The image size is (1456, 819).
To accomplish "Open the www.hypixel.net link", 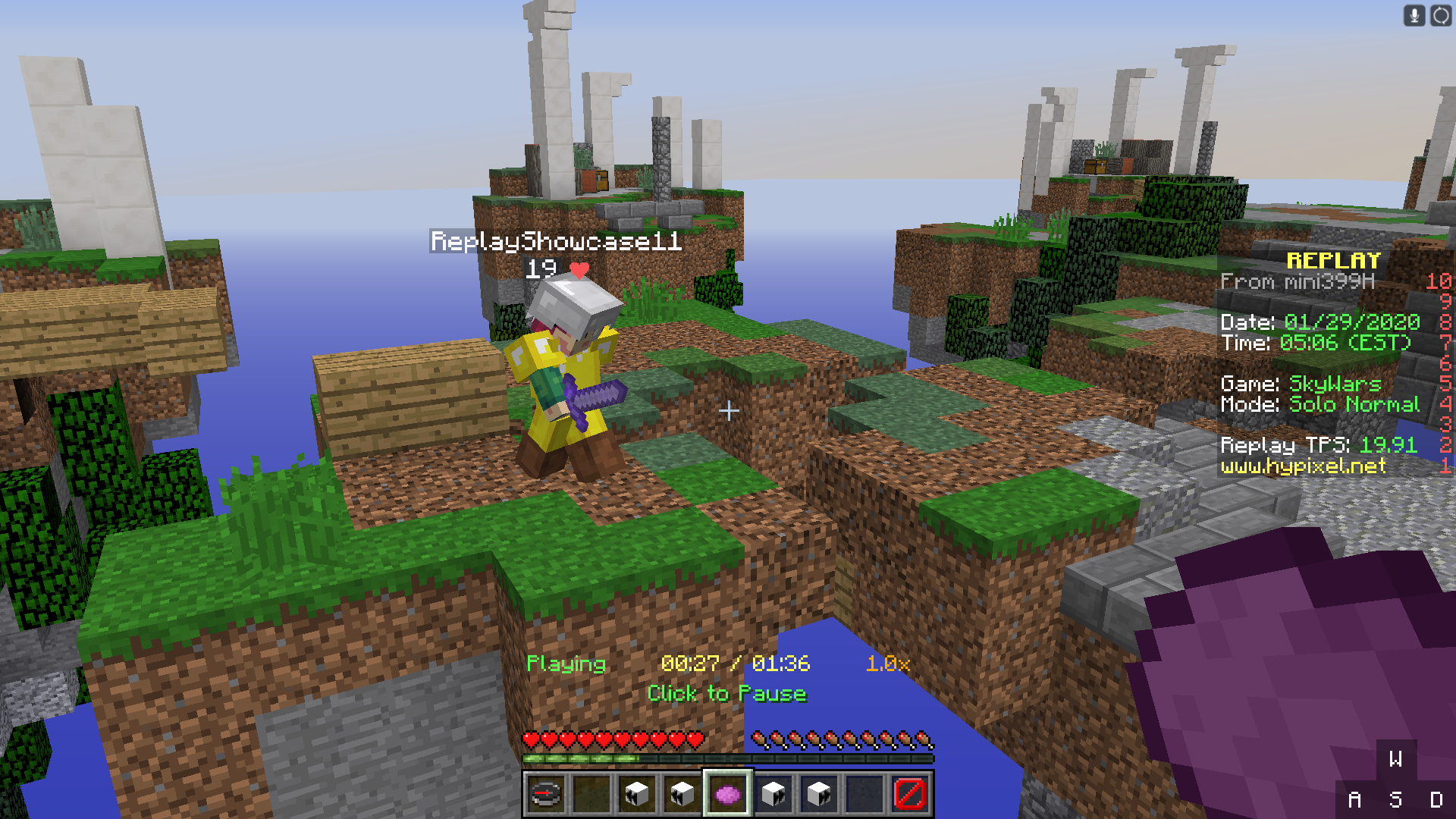I will 1304,467.
